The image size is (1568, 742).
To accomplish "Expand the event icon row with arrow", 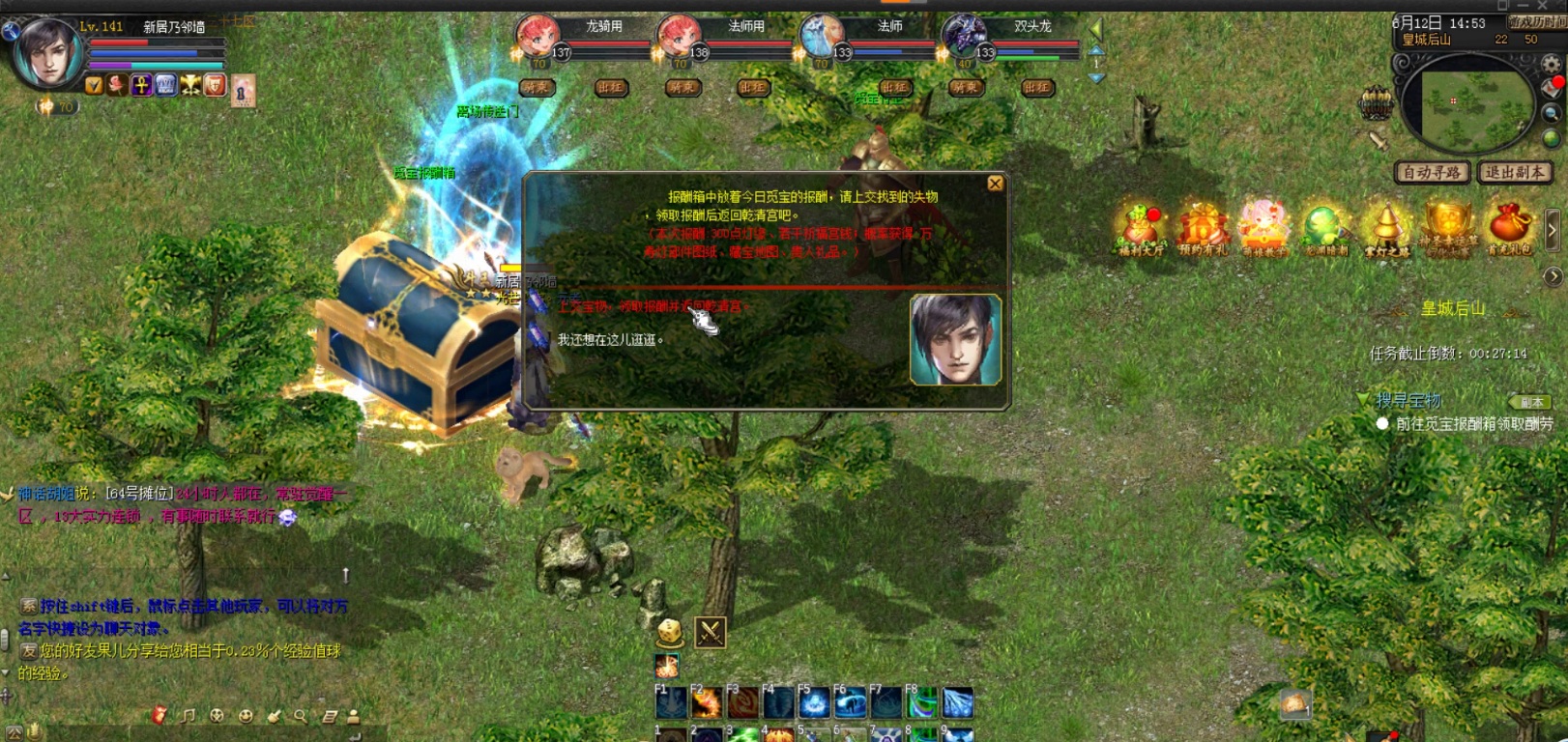I will [x=1553, y=230].
